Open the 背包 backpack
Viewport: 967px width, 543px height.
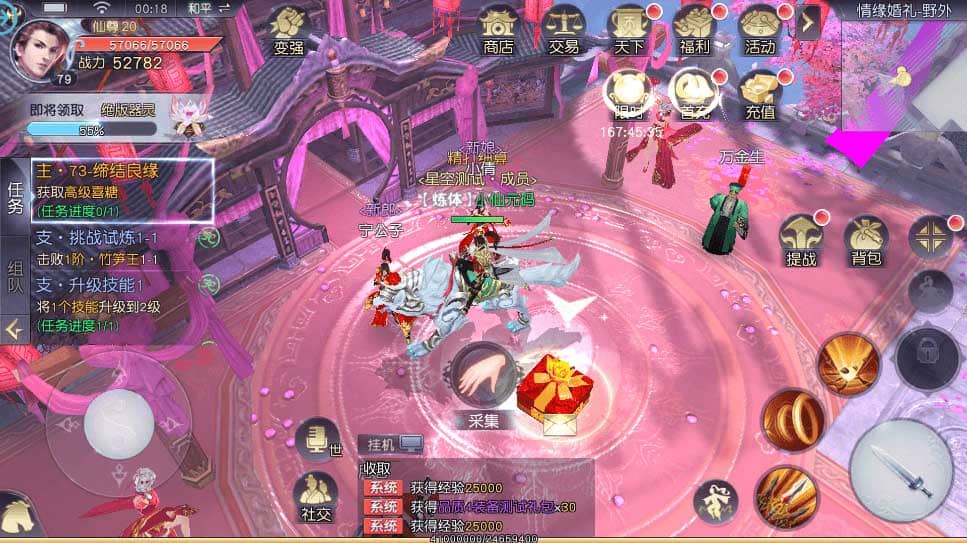point(865,240)
